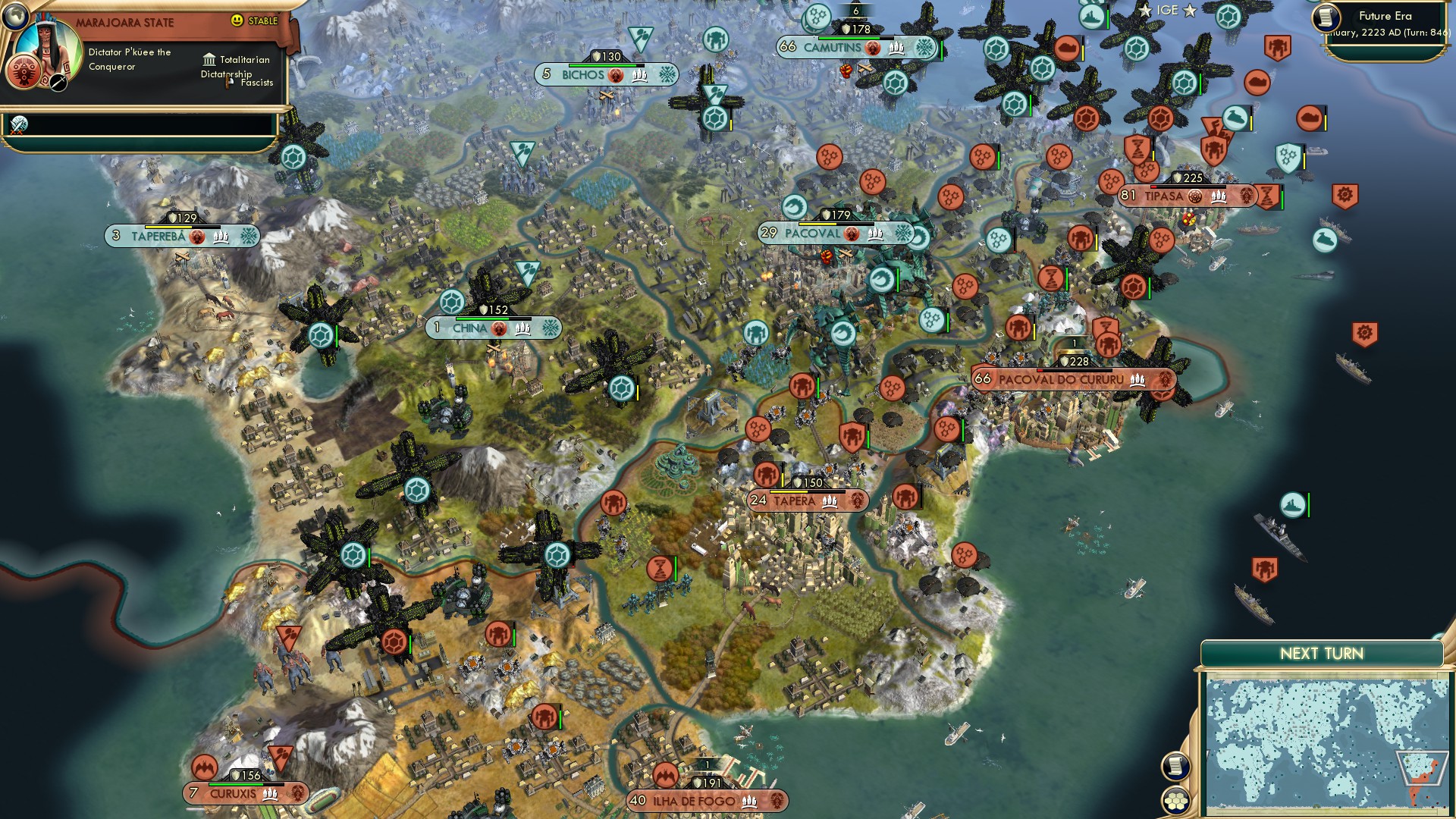Click the crossed-swords notification icon below the leader panel
This screenshot has width=1456, height=819.
pyautogui.click(x=19, y=125)
